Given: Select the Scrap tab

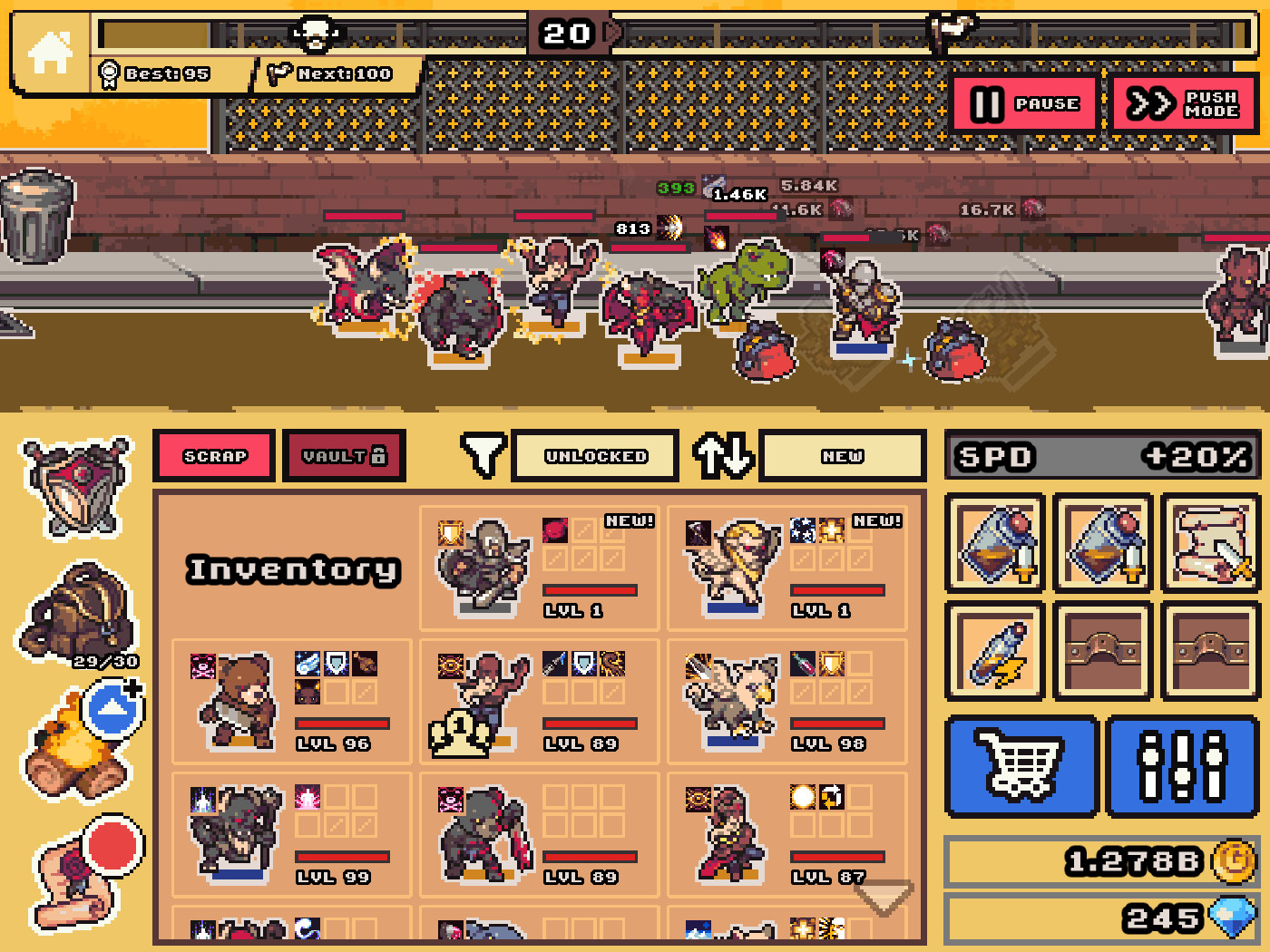Looking at the screenshot, I should pos(214,455).
